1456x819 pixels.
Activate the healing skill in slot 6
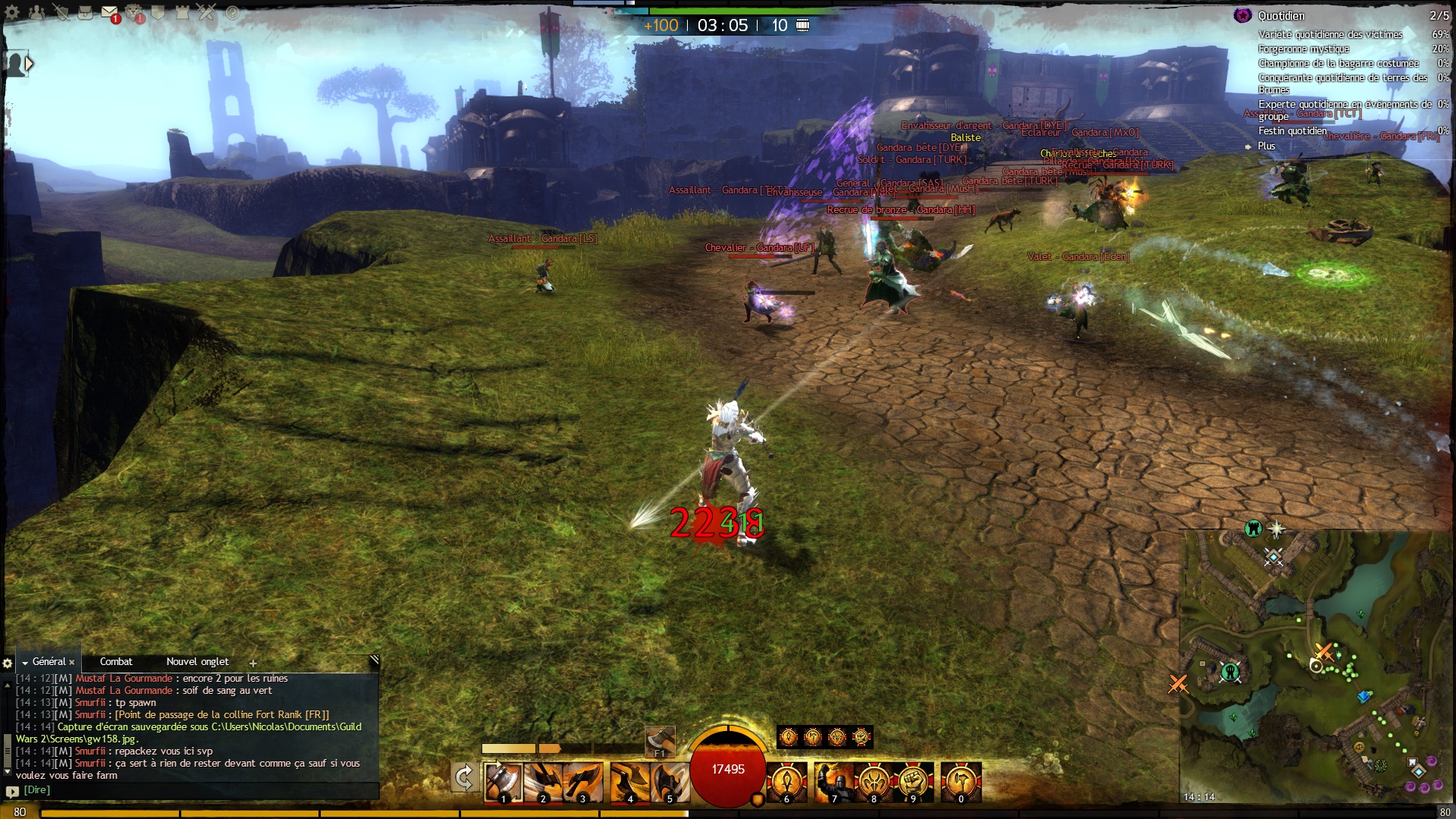click(x=786, y=782)
